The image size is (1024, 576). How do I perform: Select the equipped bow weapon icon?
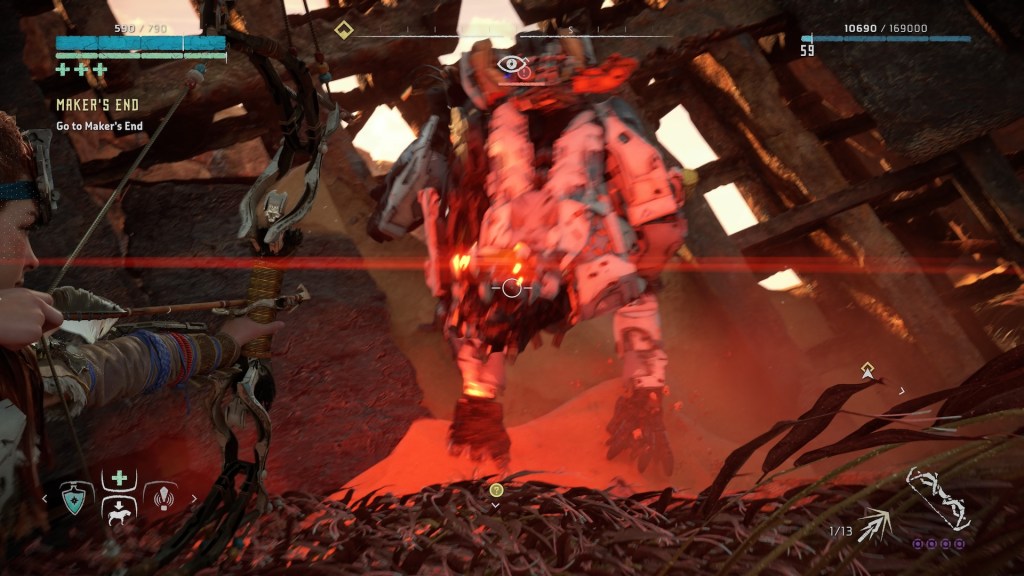click(937, 499)
